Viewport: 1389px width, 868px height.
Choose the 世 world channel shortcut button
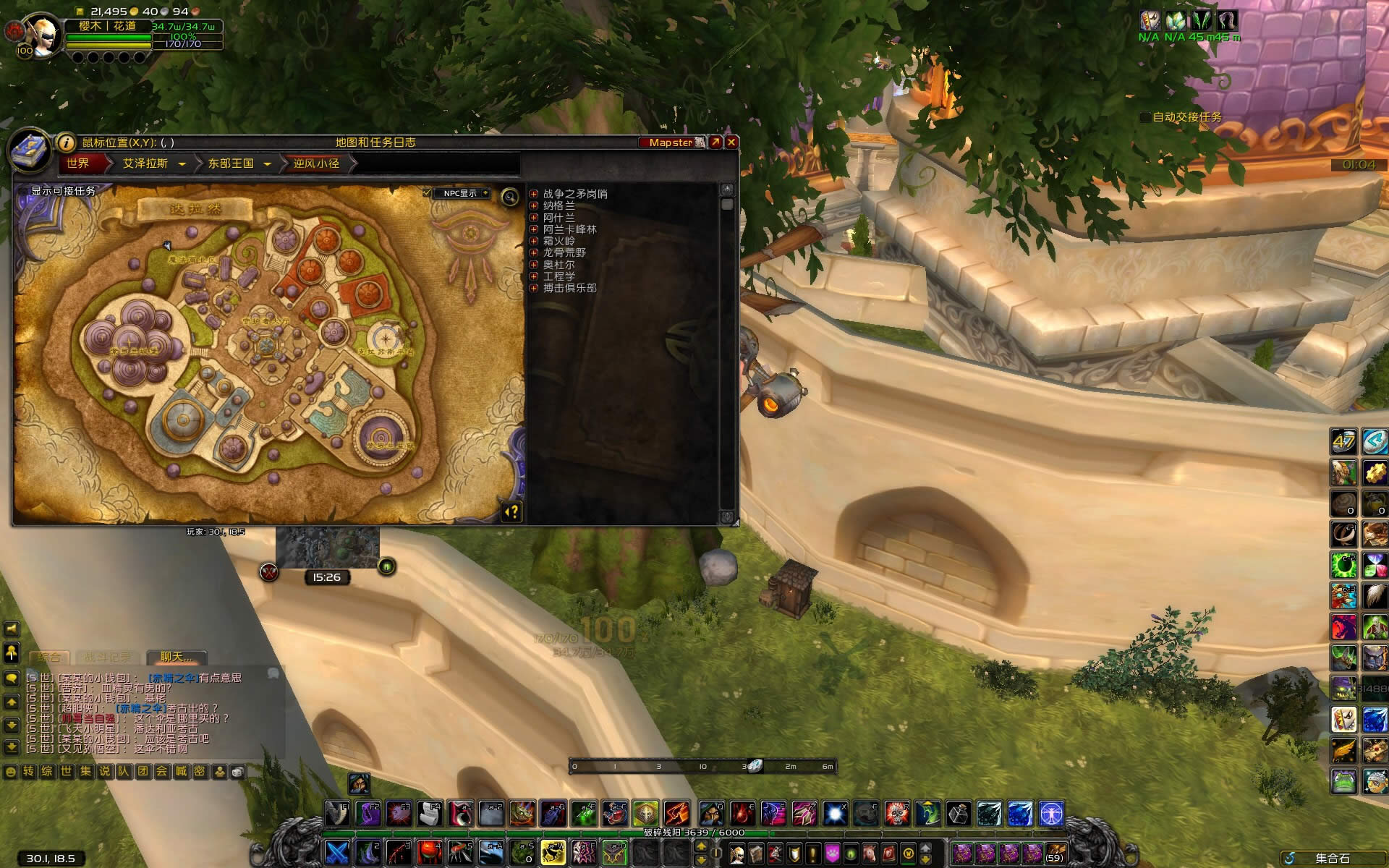(x=67, y=772)
